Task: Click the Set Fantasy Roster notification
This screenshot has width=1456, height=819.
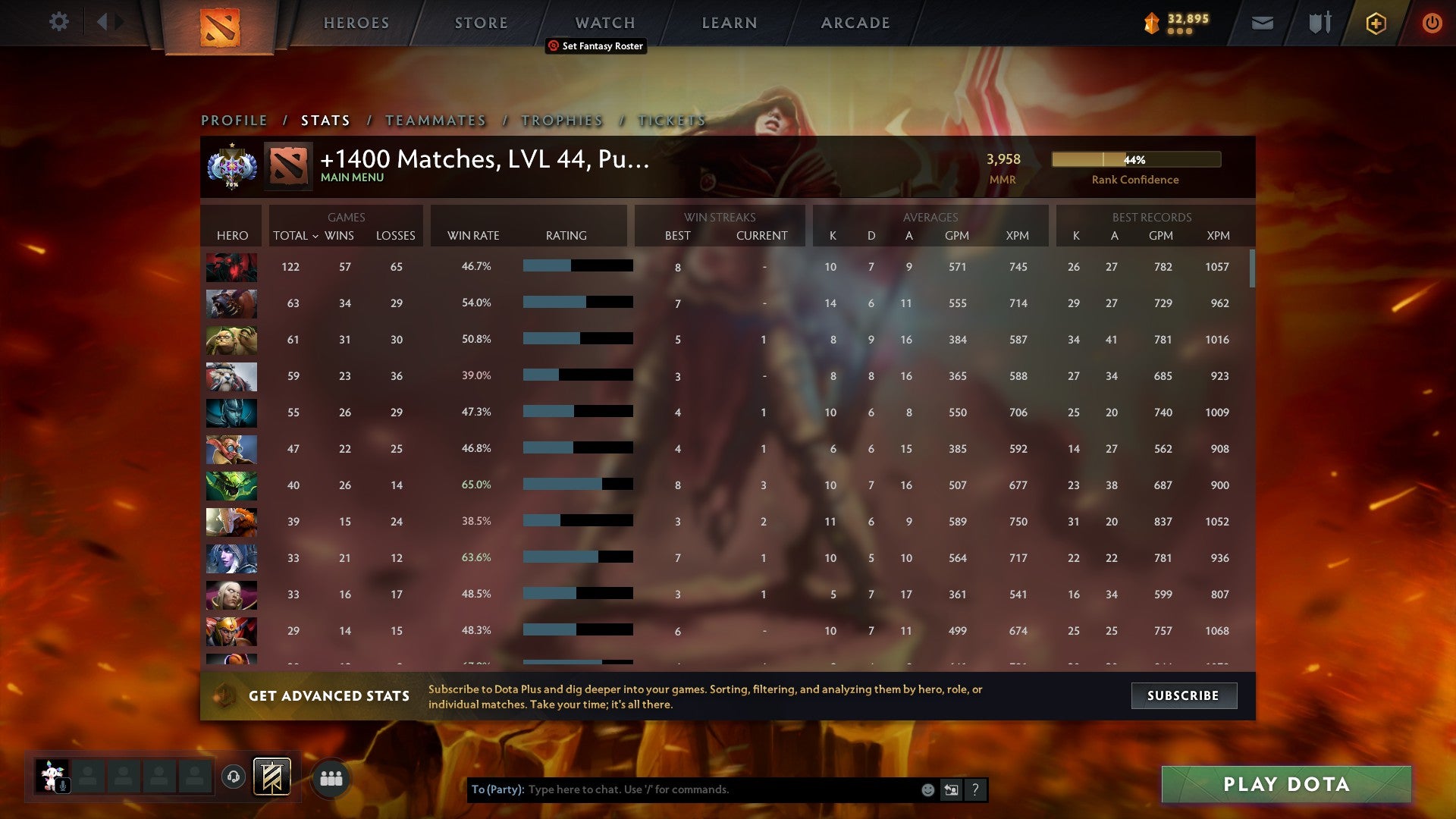Action: (596, 46)
